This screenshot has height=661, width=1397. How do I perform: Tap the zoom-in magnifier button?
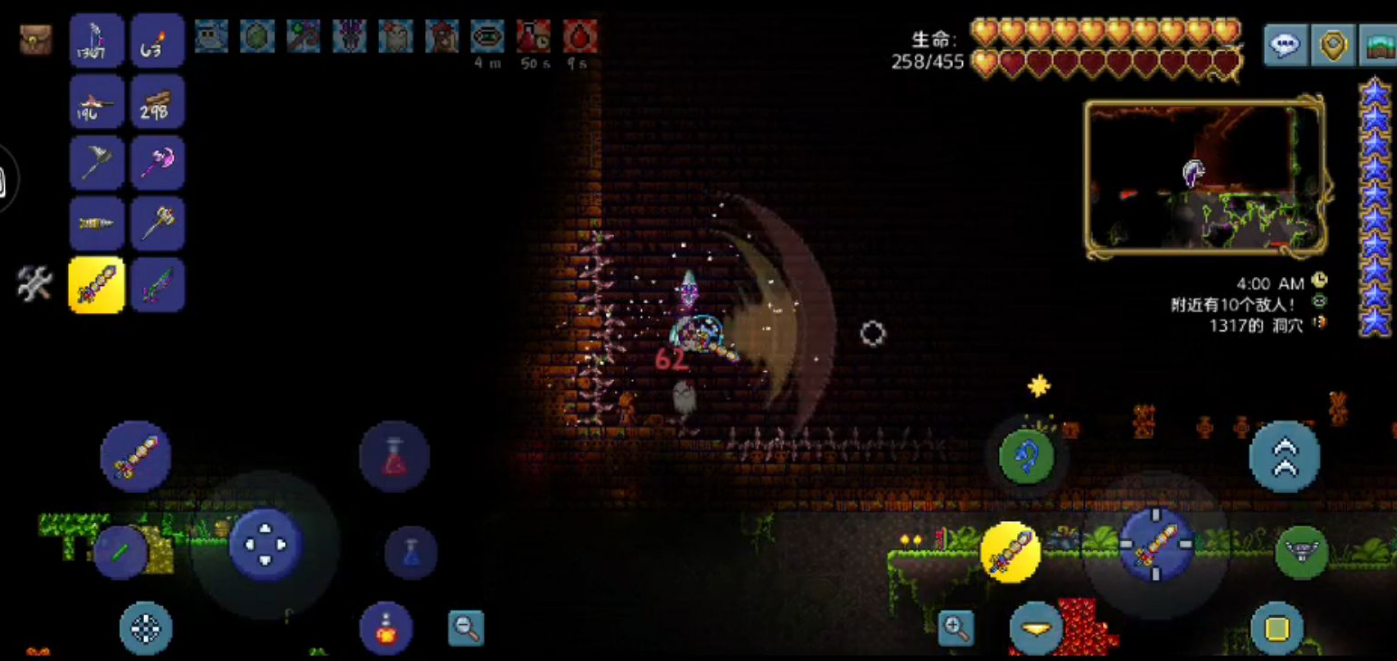coord(956,628)
